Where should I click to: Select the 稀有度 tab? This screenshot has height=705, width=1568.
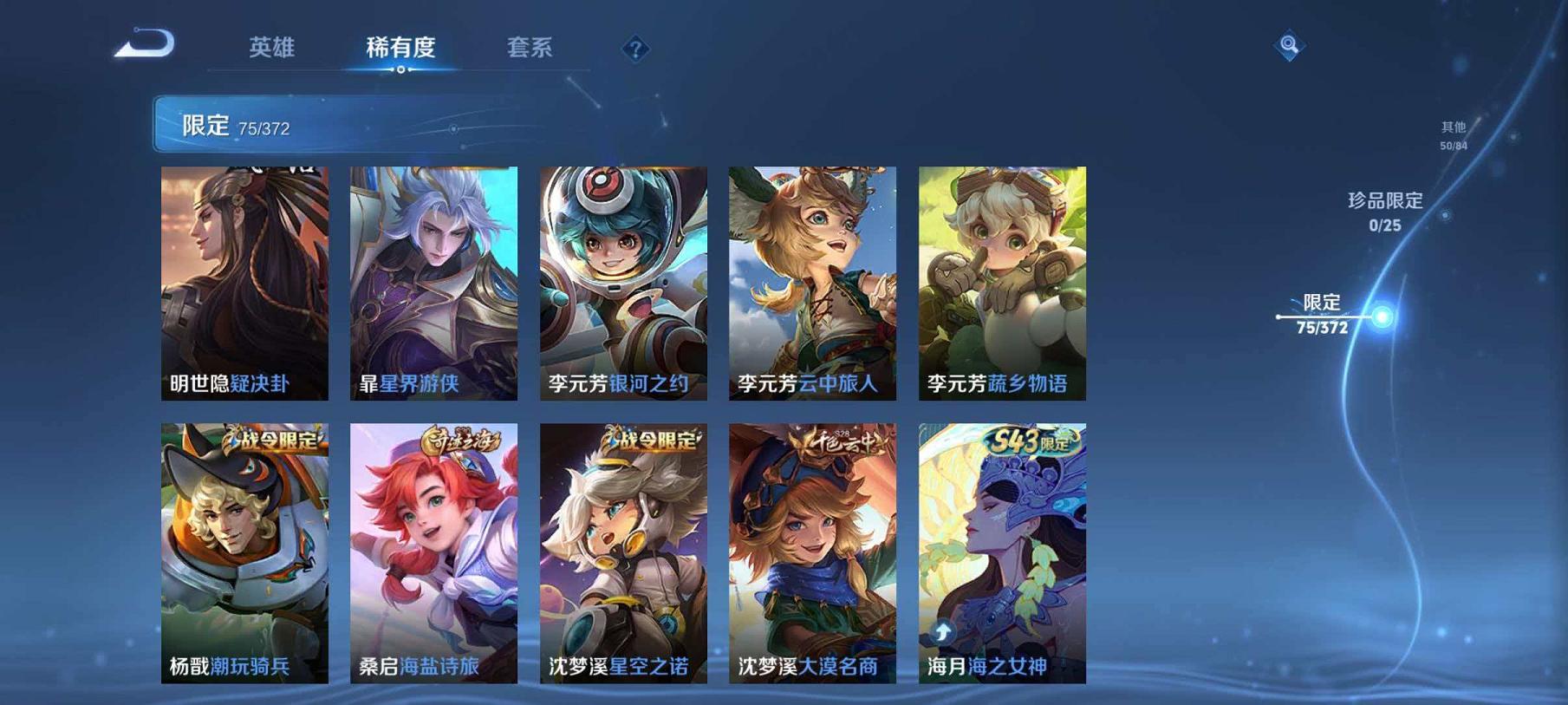pos(403,49)
